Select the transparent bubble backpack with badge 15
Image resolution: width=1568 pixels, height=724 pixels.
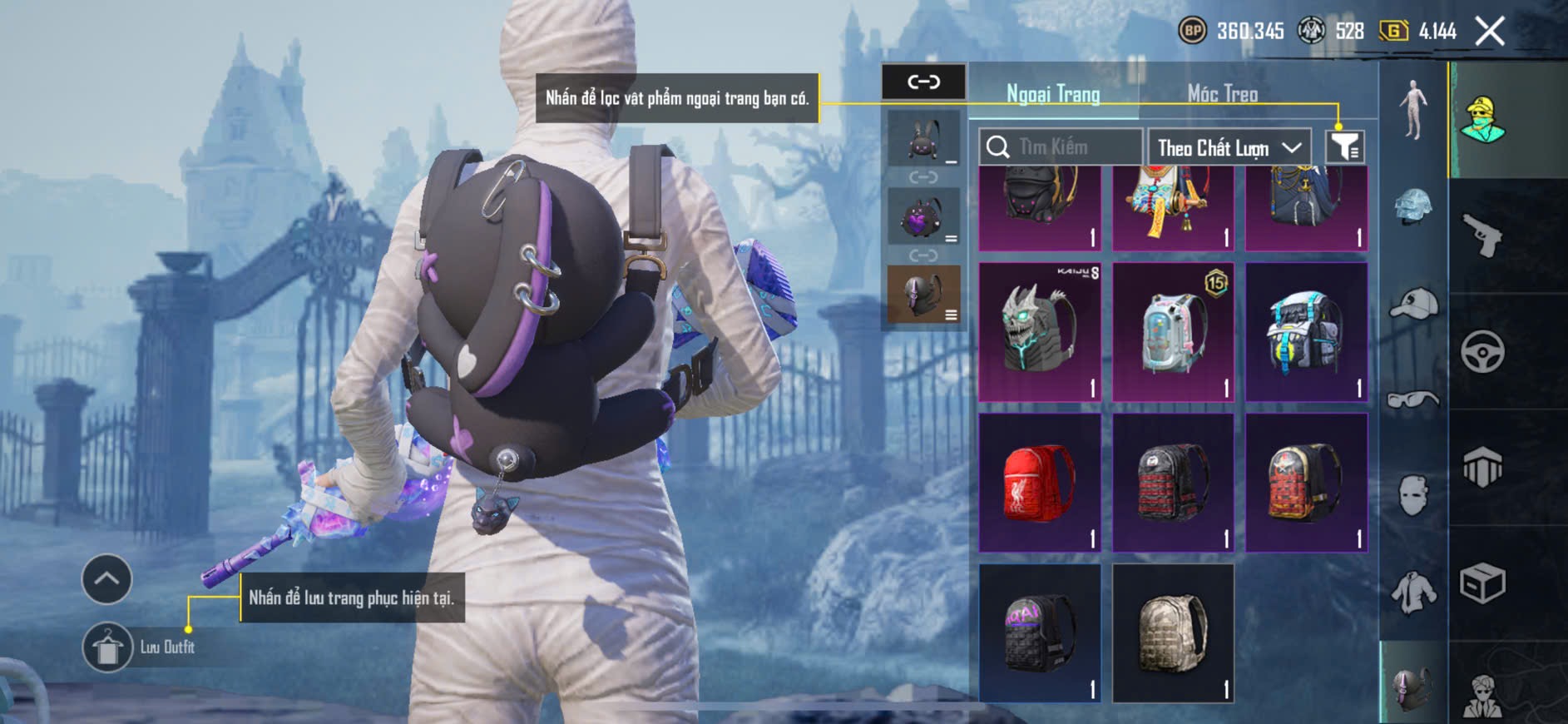1173,332
